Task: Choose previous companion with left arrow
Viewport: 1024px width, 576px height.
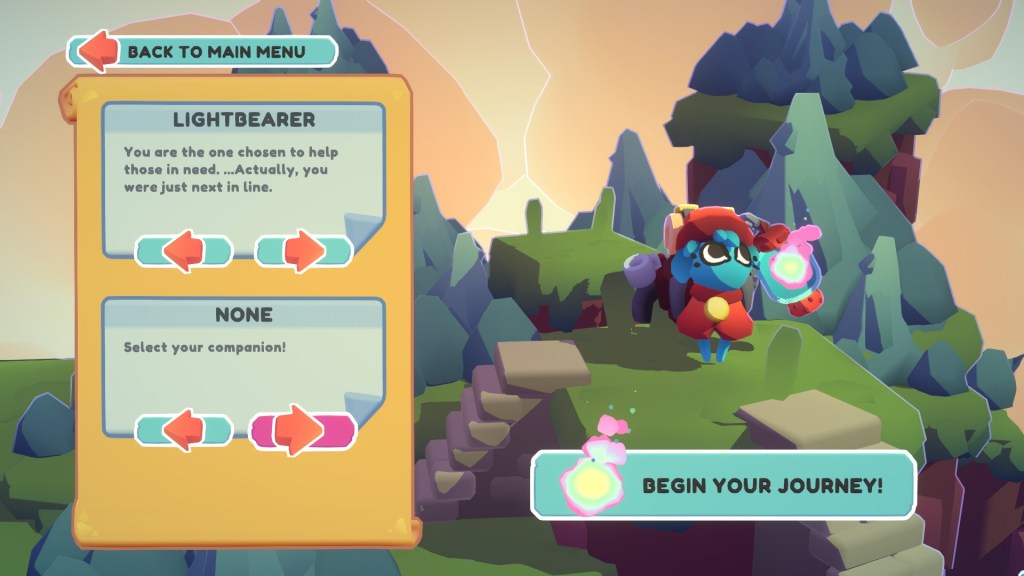Action: (184, 431)
